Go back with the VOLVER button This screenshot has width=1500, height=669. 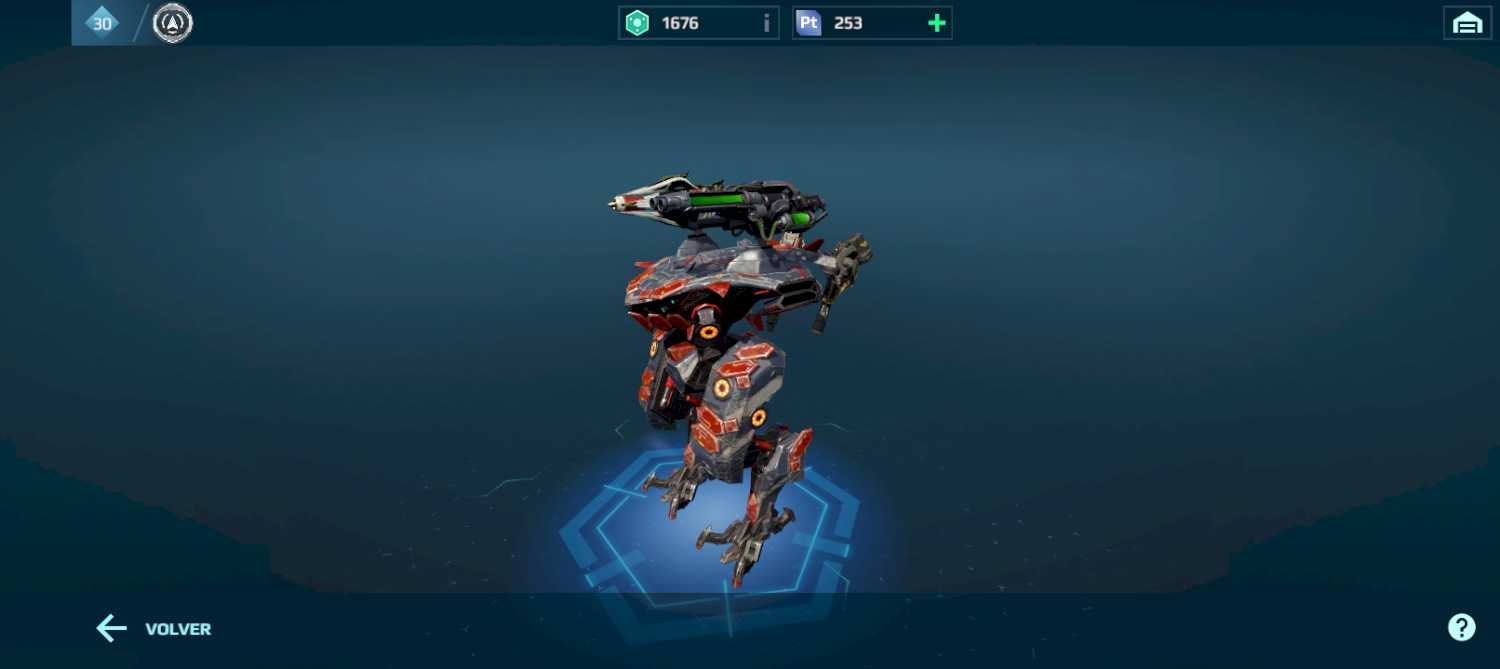coord(153,629)
